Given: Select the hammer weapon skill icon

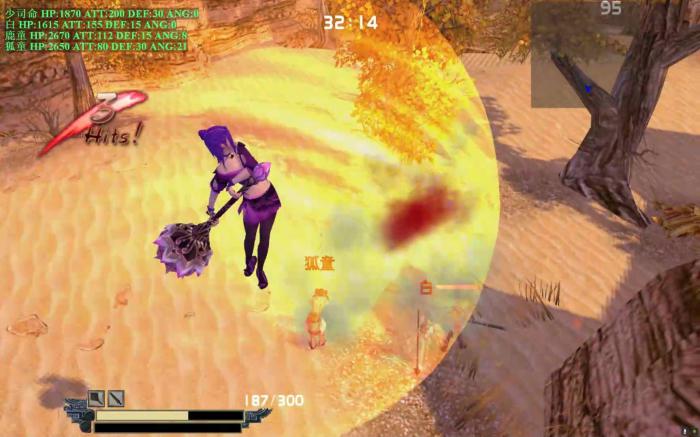Looking at the screenshot, I should pos(97,398).
